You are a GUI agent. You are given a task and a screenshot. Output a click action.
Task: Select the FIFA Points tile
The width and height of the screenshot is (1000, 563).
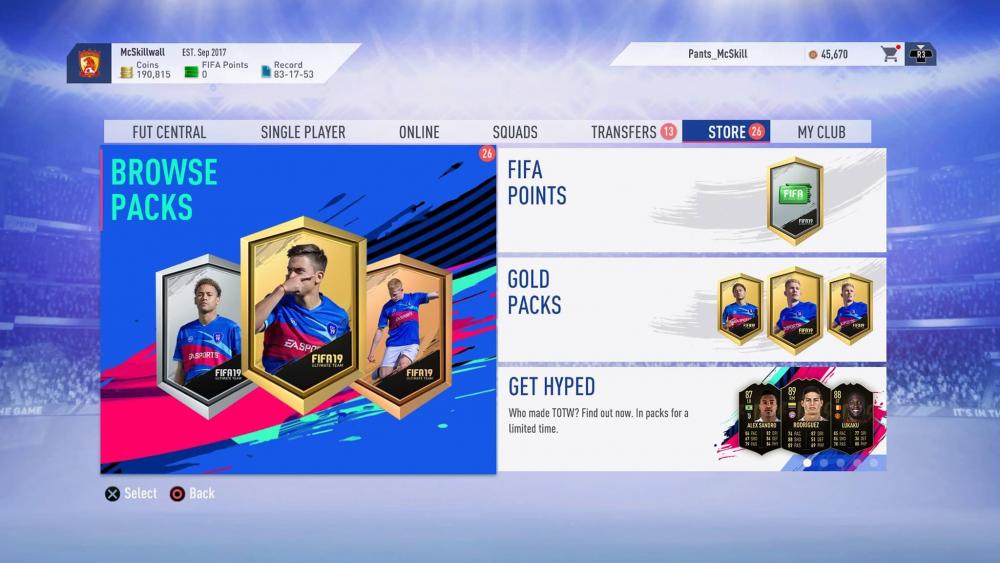tap(691, 200)
